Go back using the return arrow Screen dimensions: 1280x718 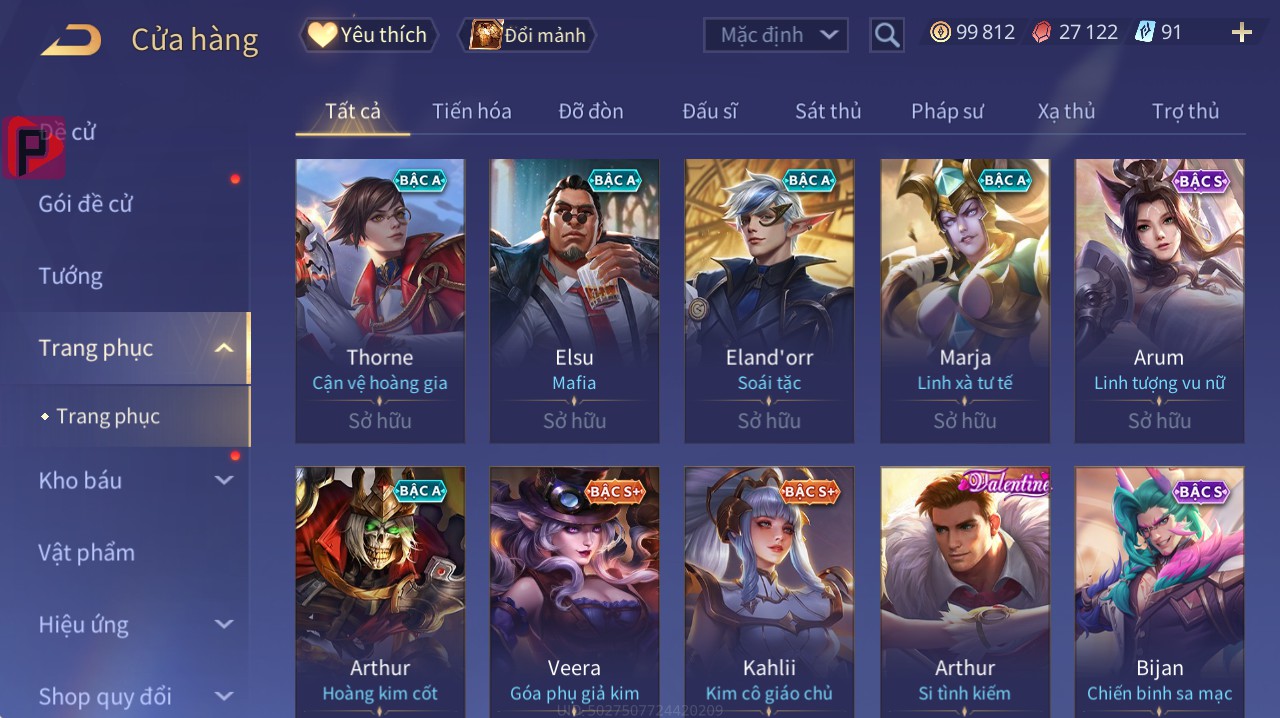click(x=71, y=40)
